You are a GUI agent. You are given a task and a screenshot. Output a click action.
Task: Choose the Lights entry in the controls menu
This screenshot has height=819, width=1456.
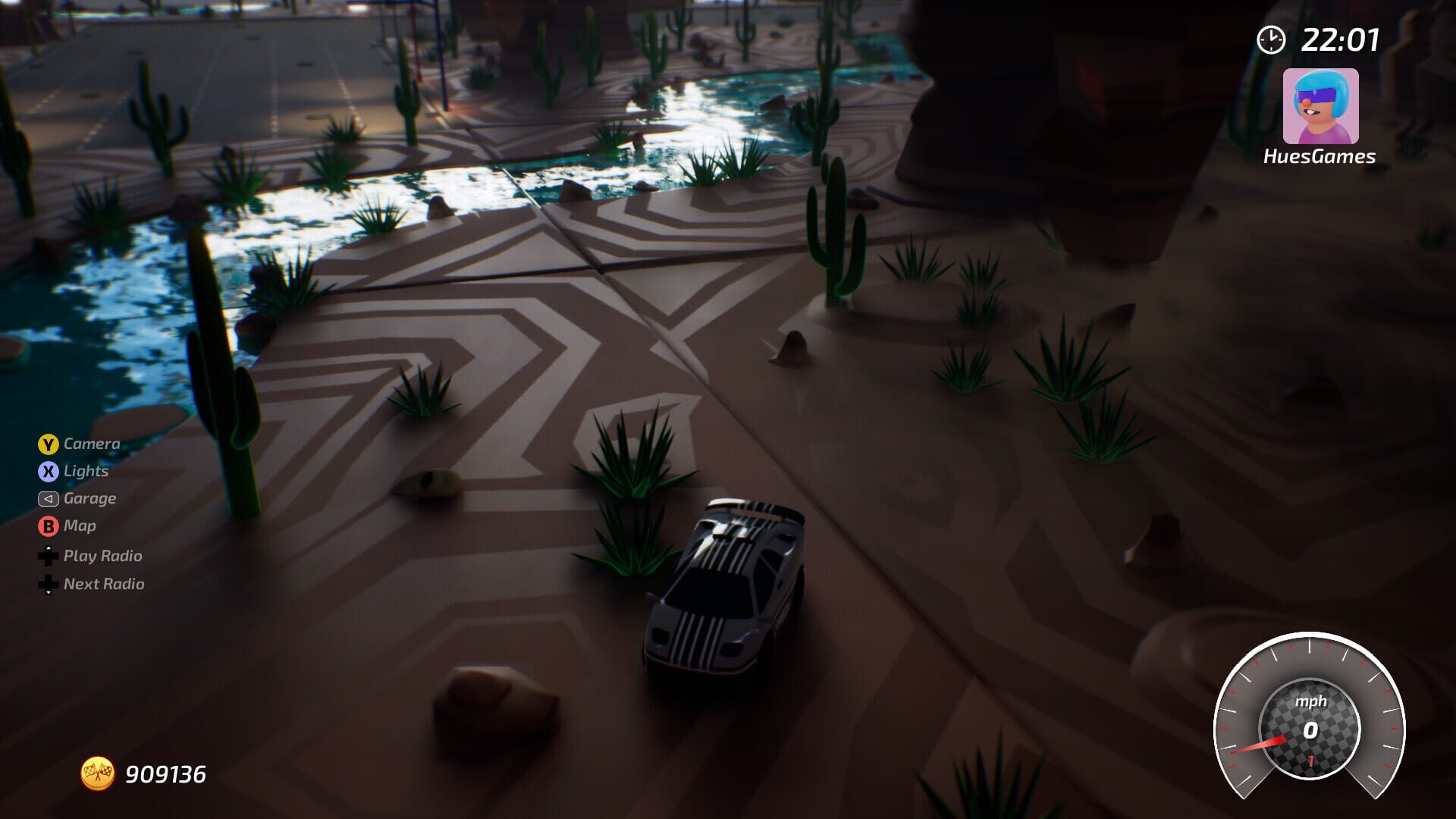(86, 471)
